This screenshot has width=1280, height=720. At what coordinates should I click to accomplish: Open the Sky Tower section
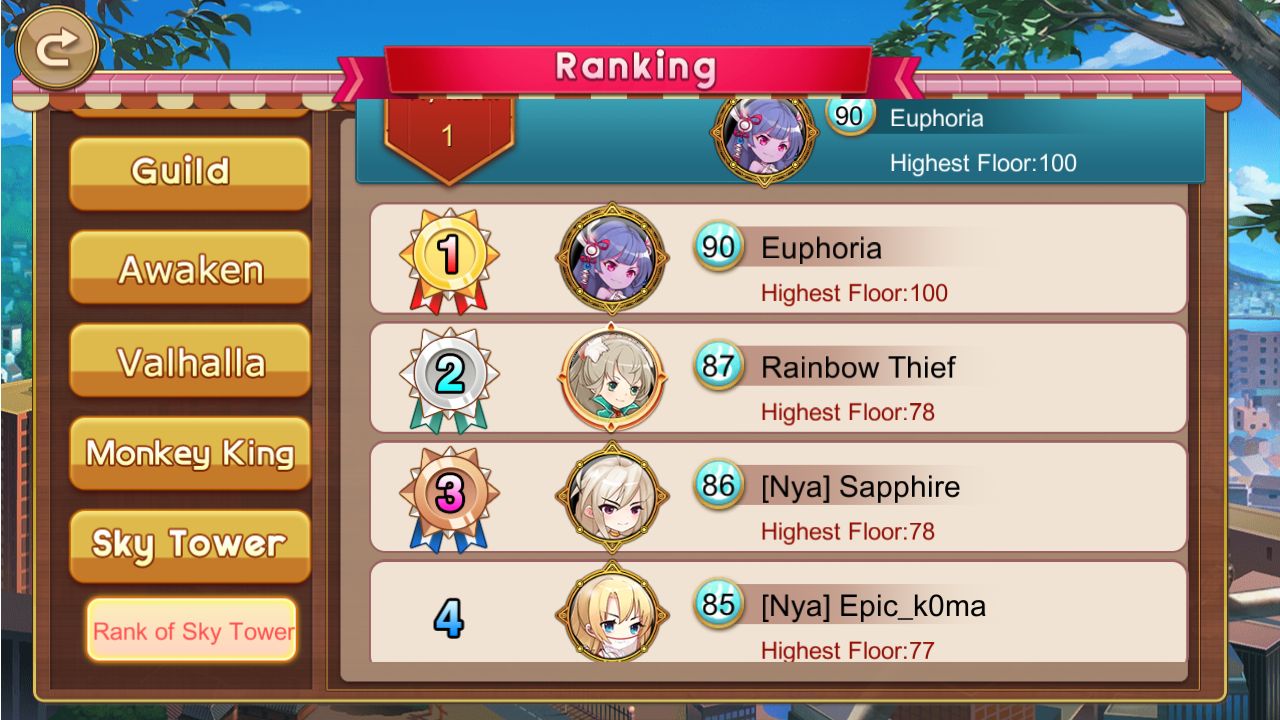[x=189, y=543]
